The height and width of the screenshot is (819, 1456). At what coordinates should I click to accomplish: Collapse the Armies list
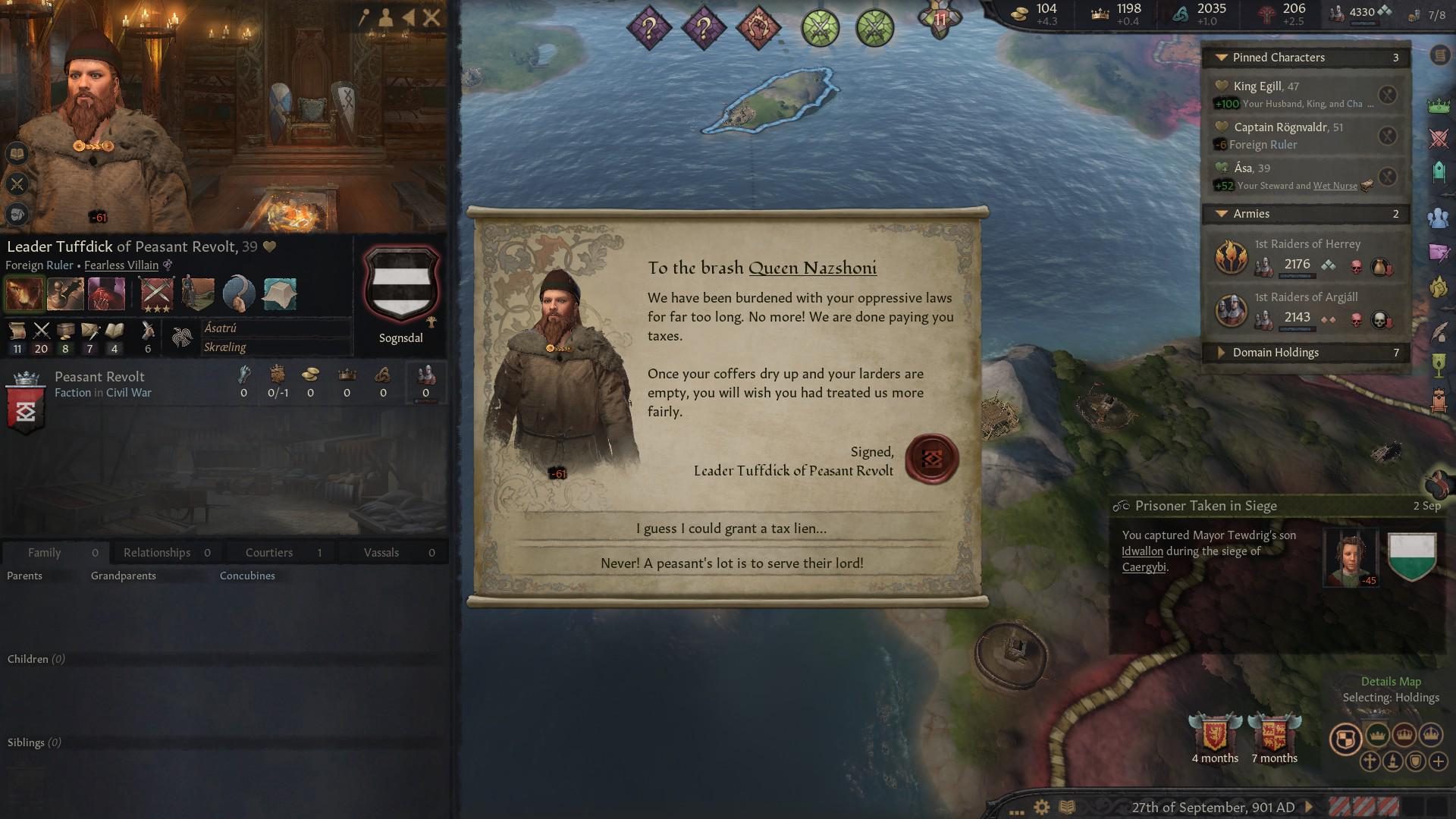click(x=1222, y=214)
